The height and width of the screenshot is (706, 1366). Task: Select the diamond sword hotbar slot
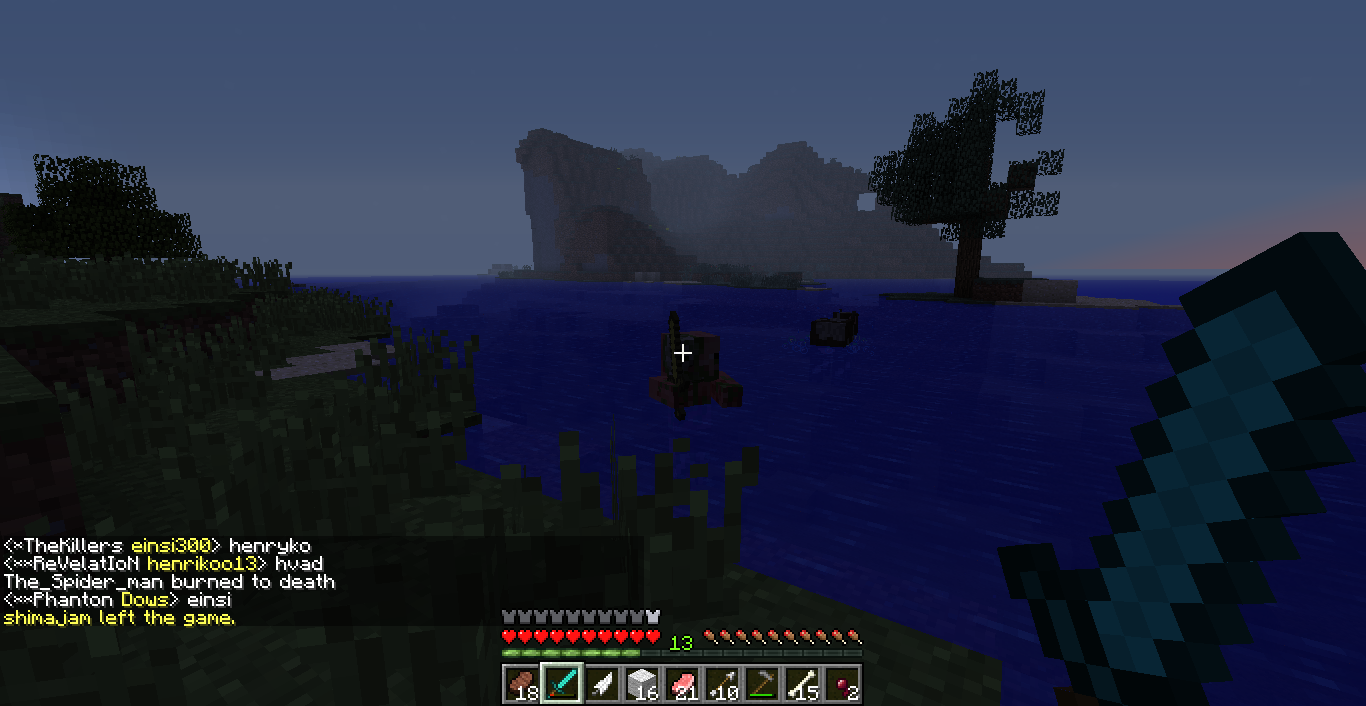click(561, 685)
